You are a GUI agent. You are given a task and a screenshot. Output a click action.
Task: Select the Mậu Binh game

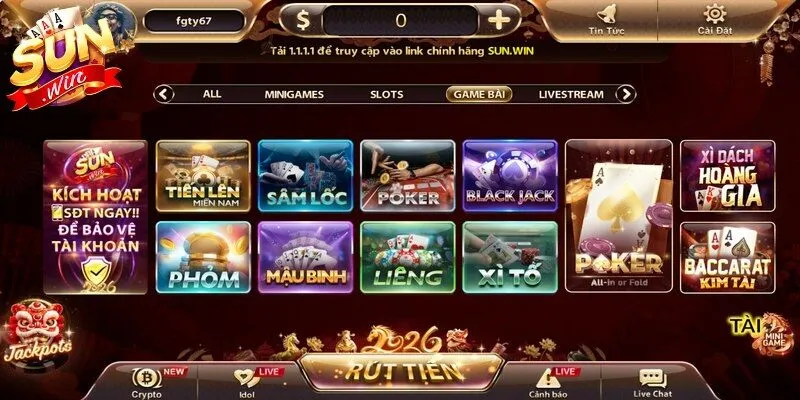coord(304,257)
